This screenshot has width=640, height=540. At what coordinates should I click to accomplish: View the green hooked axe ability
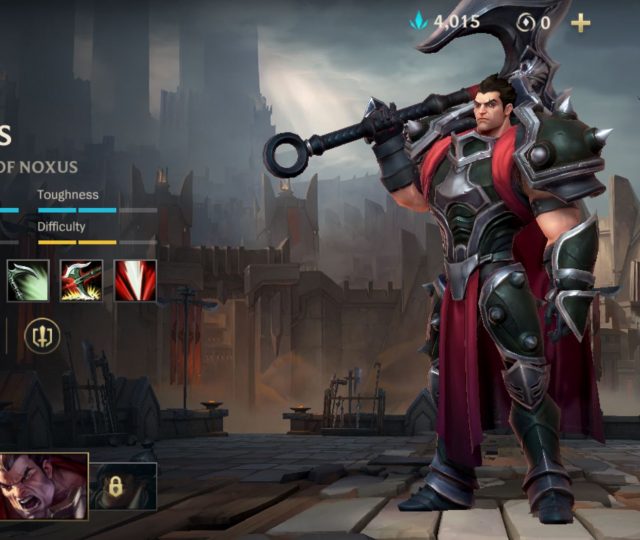[27, 281]
